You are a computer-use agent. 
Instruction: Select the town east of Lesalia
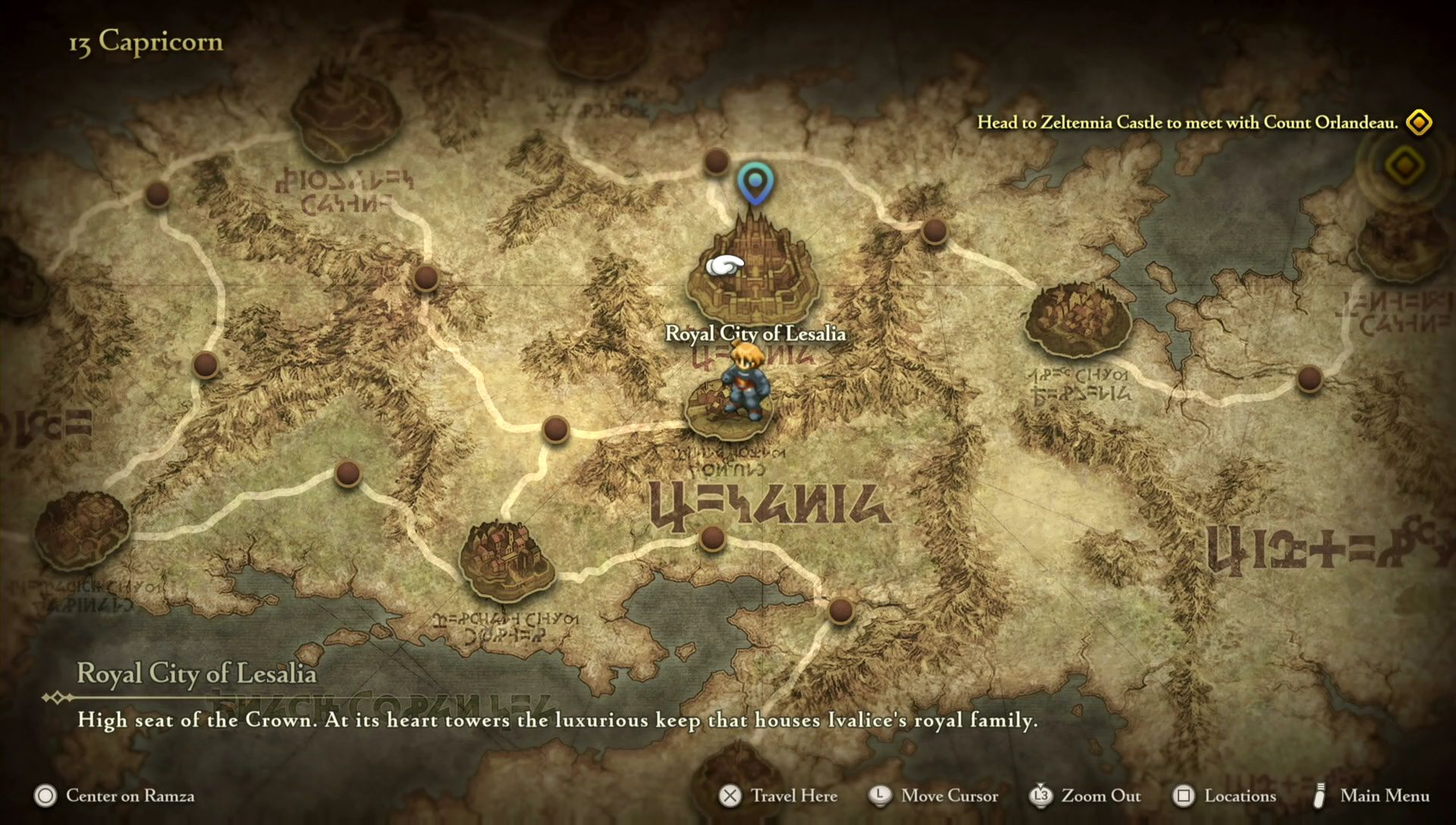tap(1077, 319)
